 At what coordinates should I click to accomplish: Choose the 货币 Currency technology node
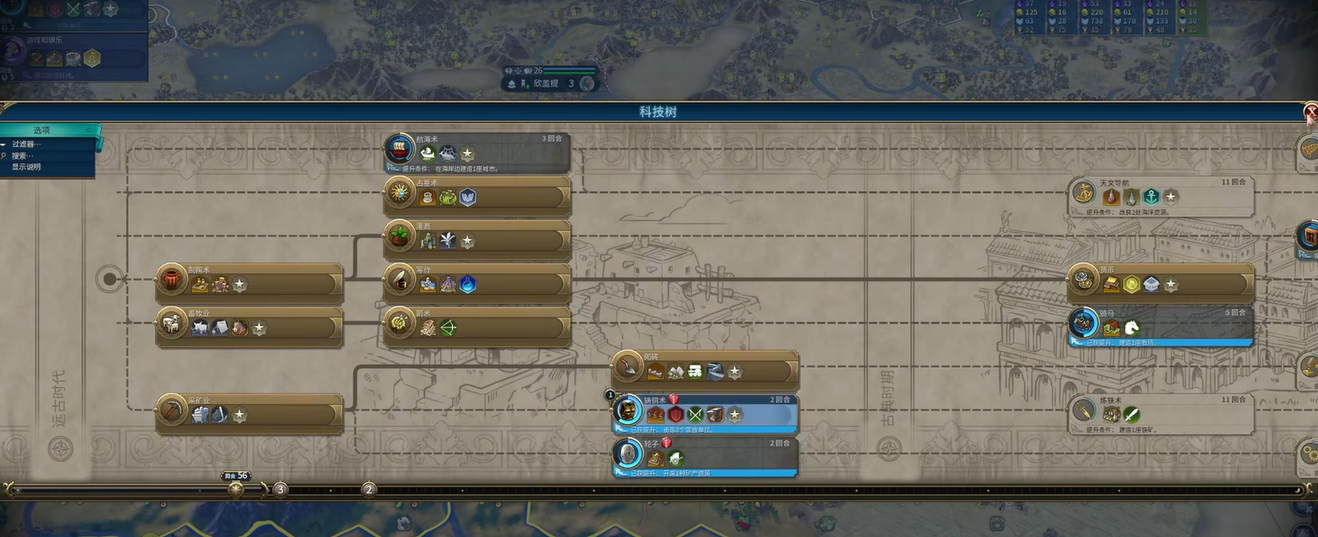[x=1161, y=284]
